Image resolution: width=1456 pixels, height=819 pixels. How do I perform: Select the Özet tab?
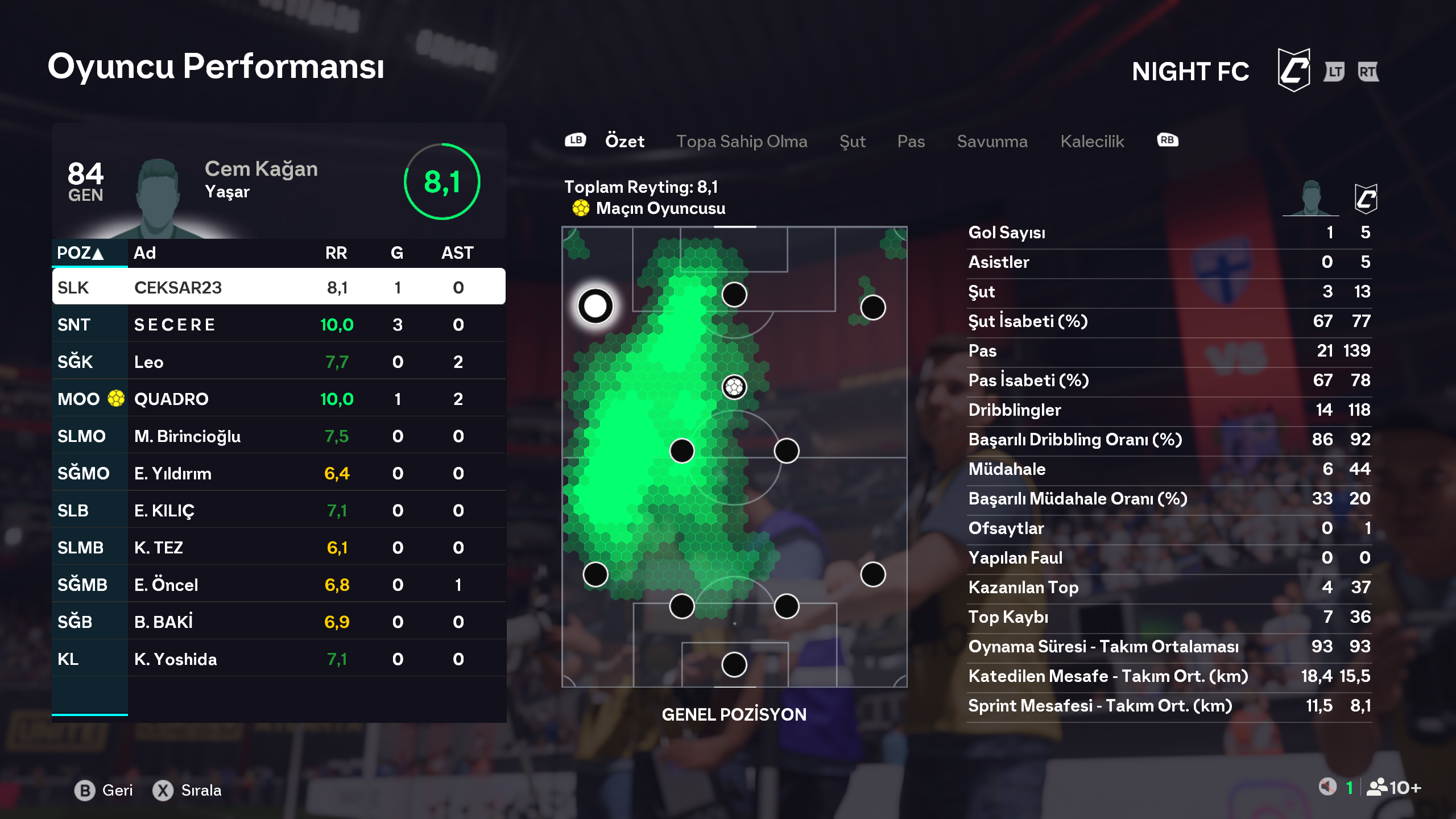tap(624, 141)
